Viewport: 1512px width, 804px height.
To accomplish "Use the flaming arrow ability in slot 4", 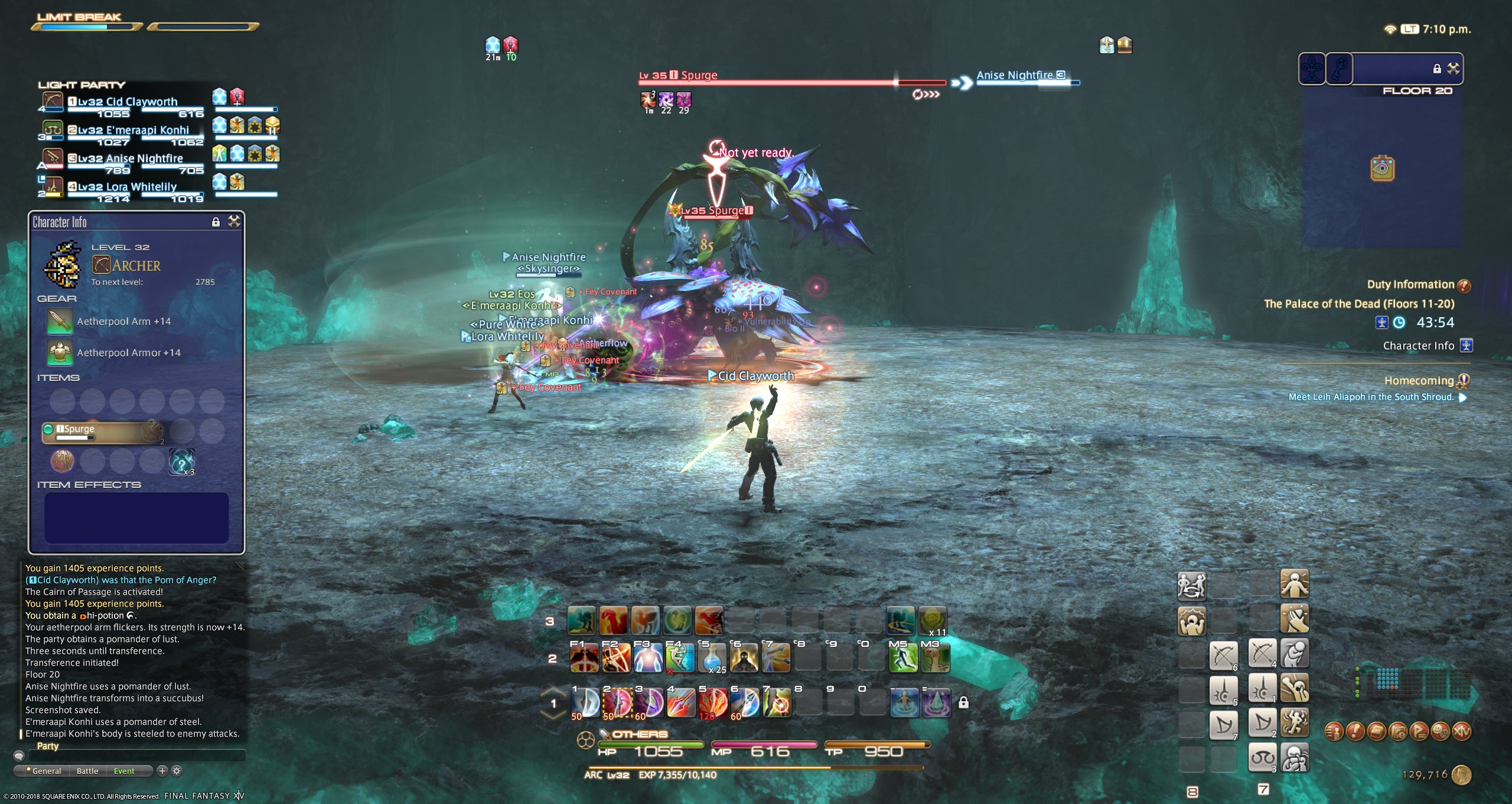I will 680,703.
